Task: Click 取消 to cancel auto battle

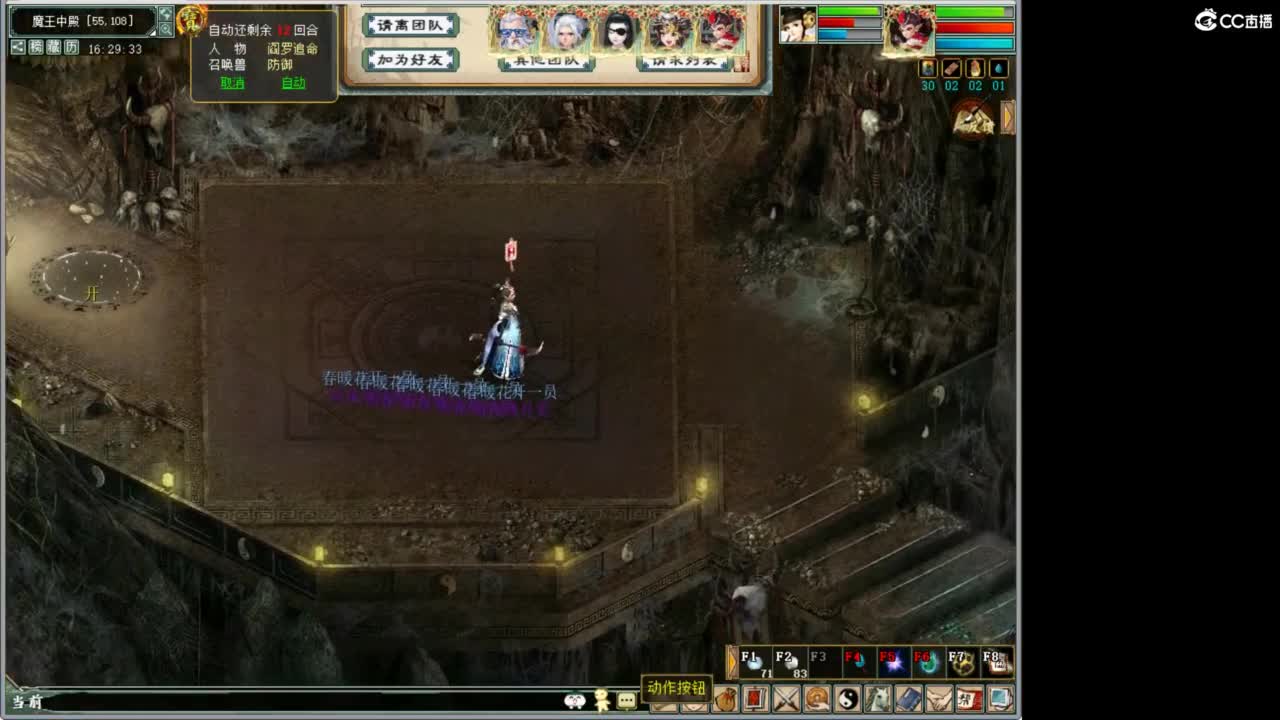Action: 230,83
